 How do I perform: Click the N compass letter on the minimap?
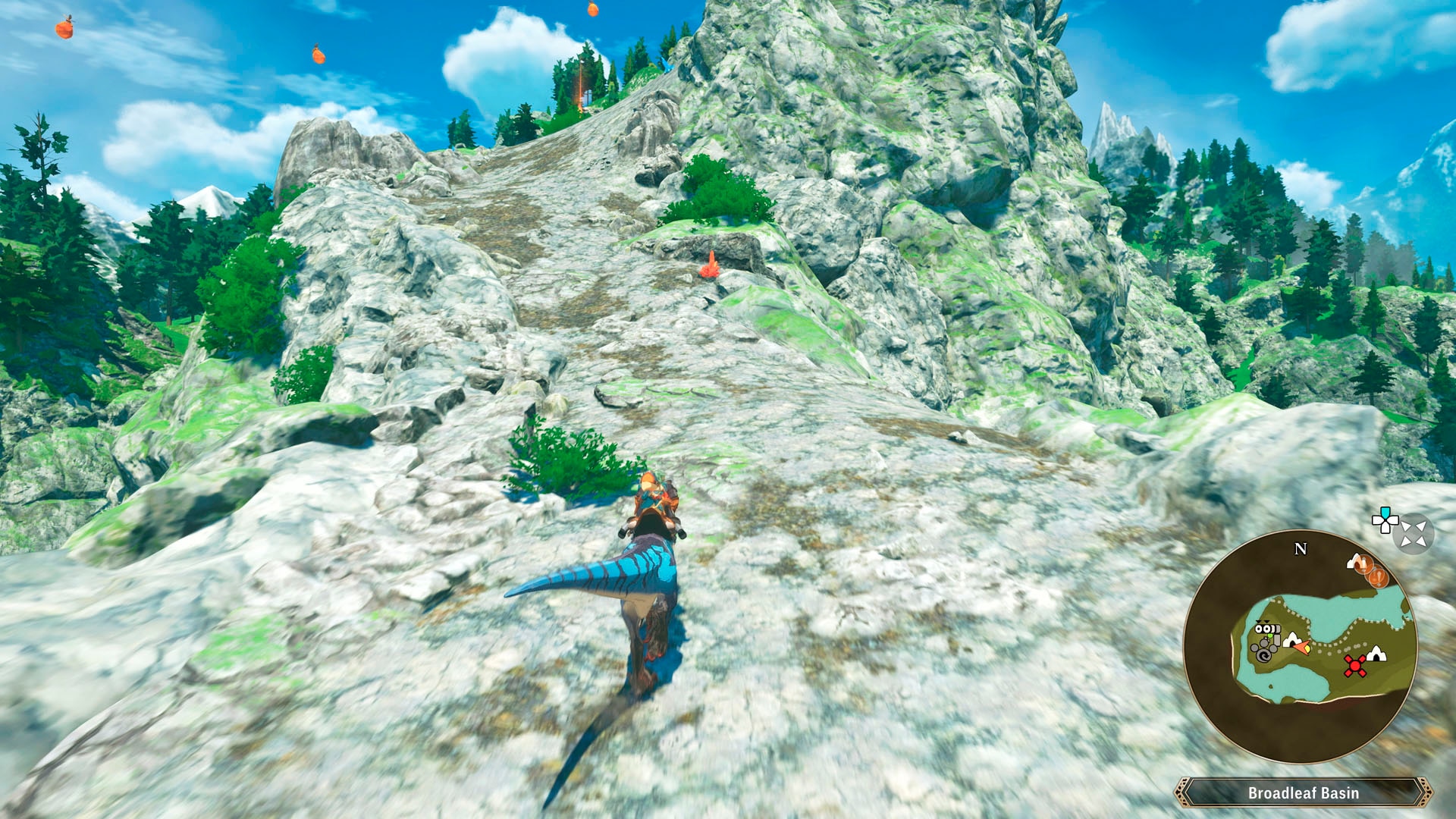click(1300, 548)
